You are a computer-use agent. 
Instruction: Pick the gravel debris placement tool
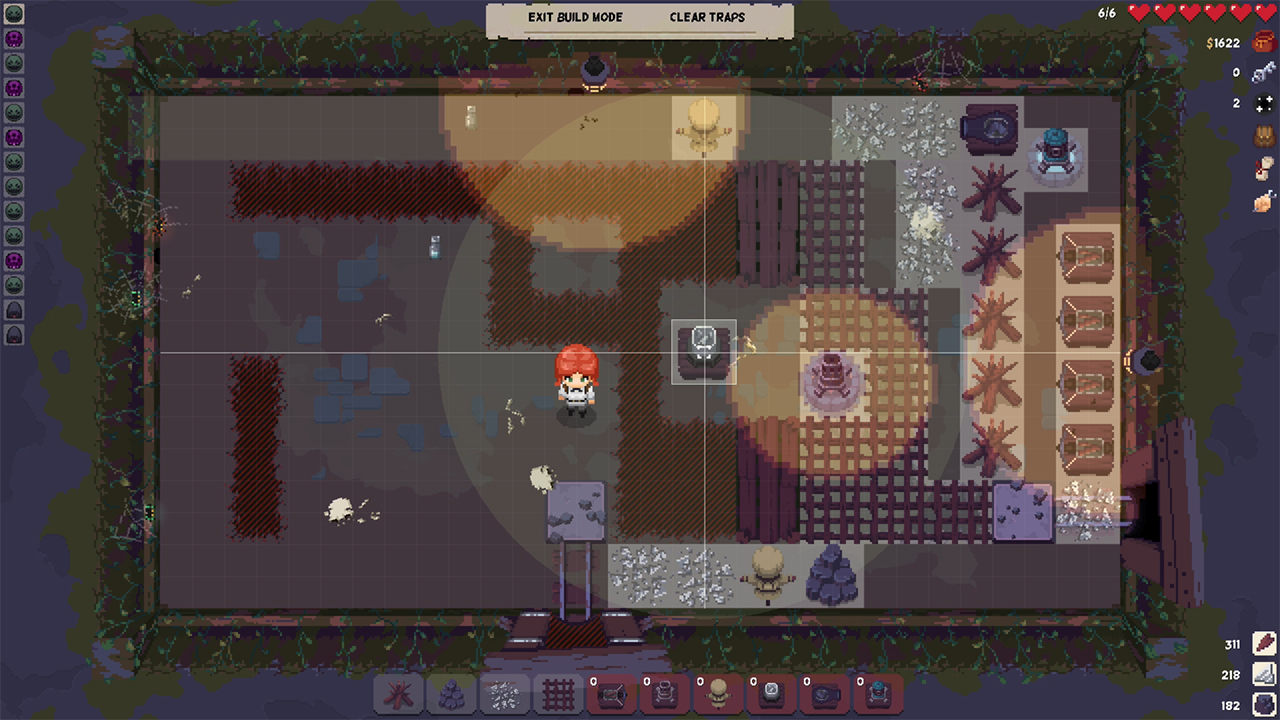point(504,695)
